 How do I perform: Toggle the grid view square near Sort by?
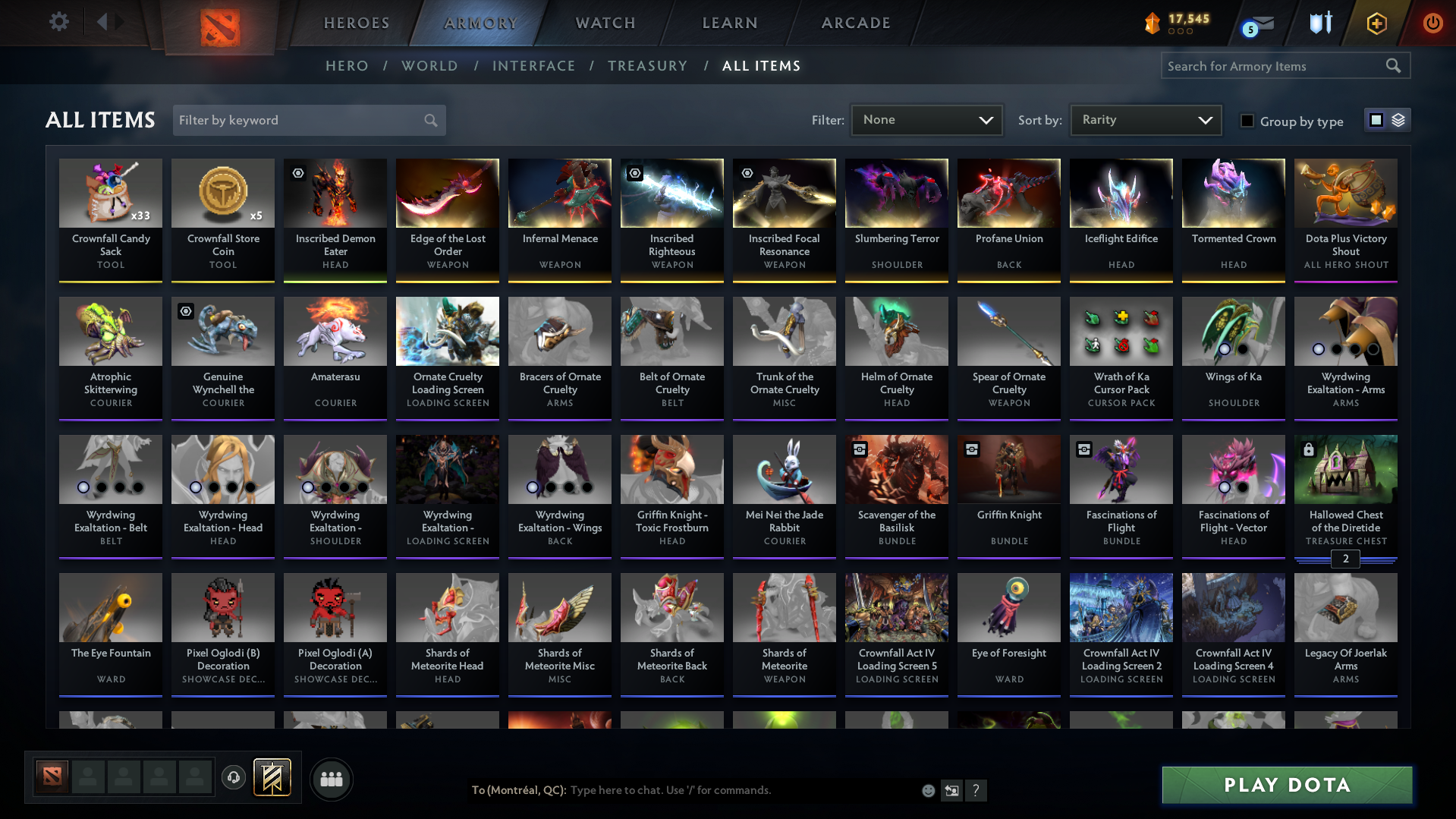[x=1376, y=119]
